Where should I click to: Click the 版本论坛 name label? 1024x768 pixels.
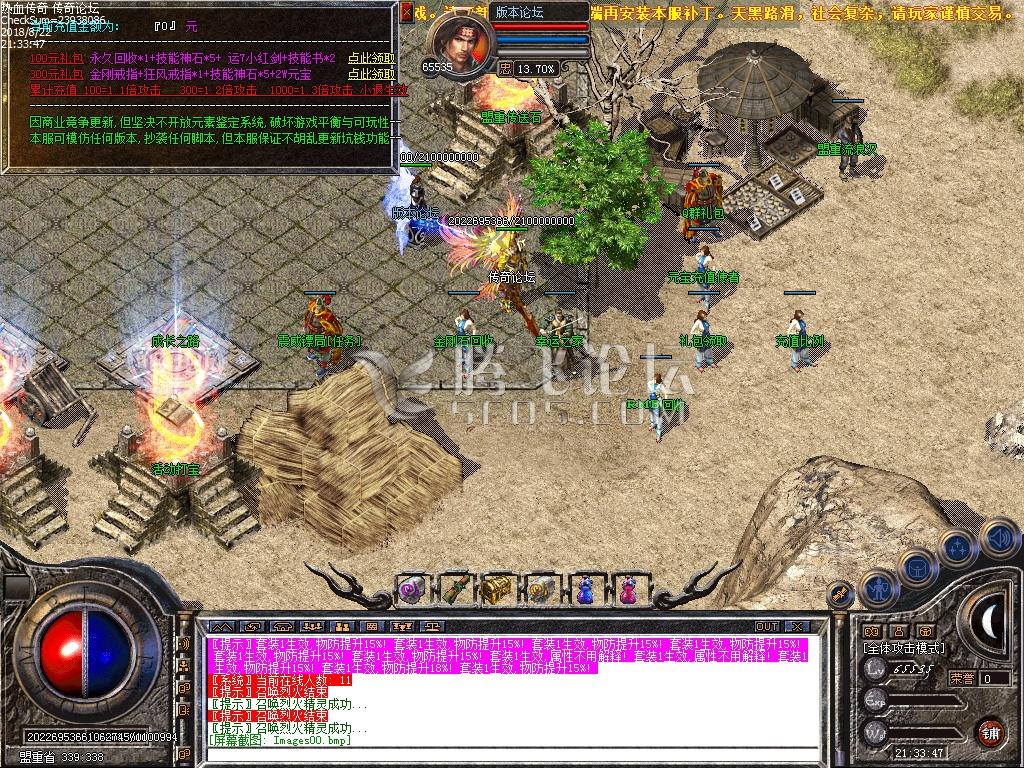coord(520,12)
